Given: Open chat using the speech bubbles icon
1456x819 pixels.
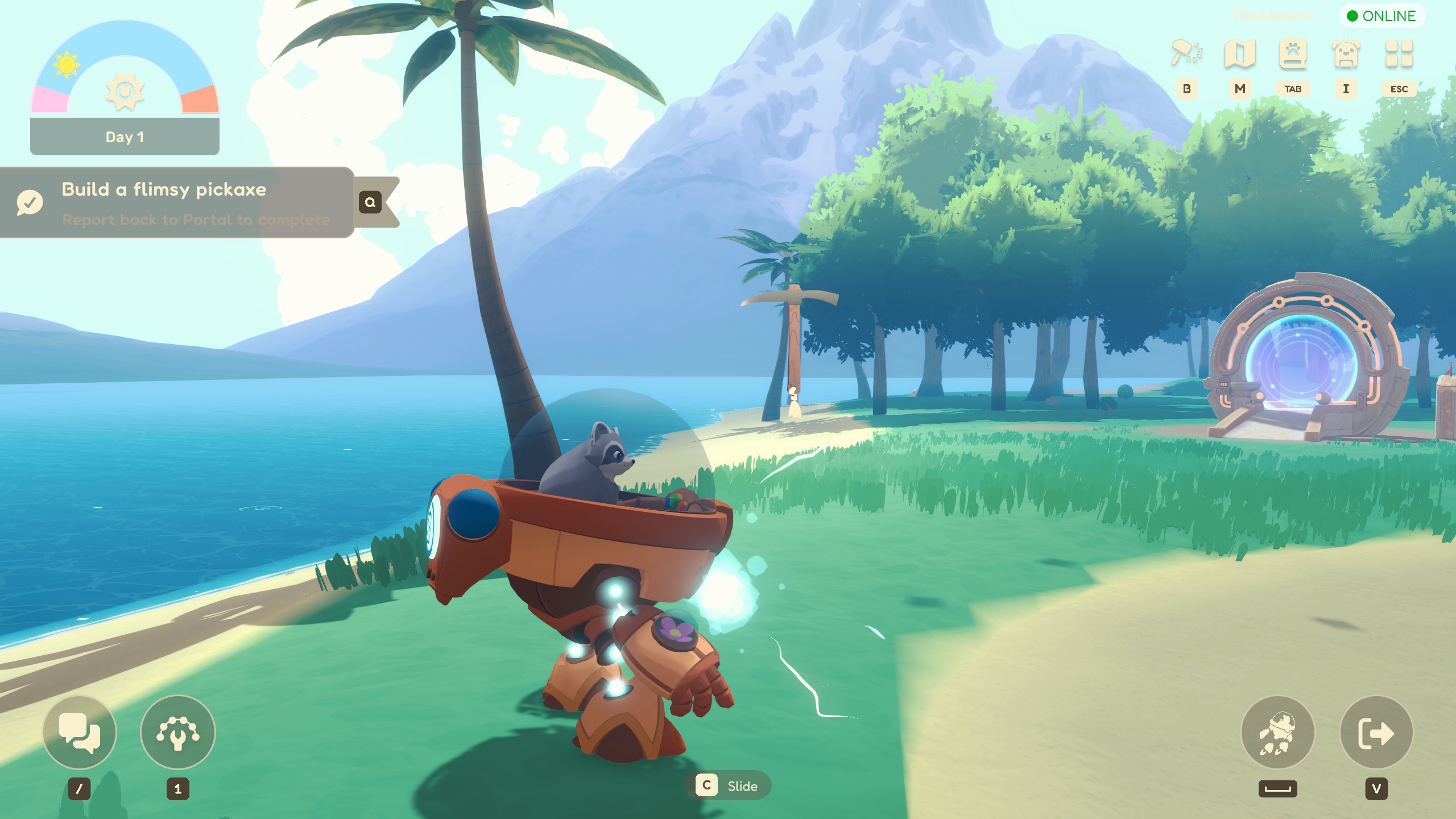Looking at the screenshot, I should 80,733.
